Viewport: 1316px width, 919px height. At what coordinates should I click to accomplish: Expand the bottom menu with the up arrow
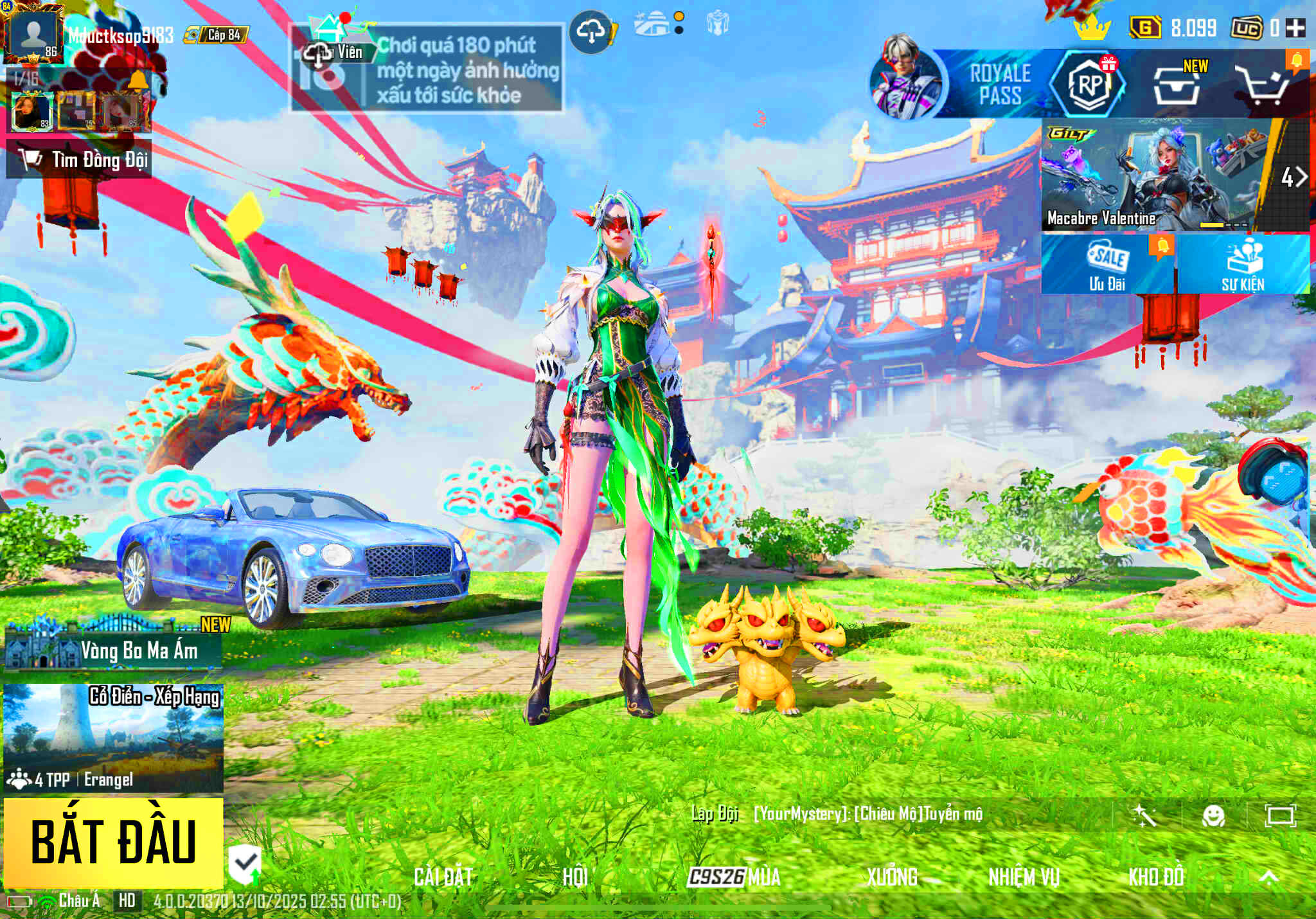click(1268, 877)
